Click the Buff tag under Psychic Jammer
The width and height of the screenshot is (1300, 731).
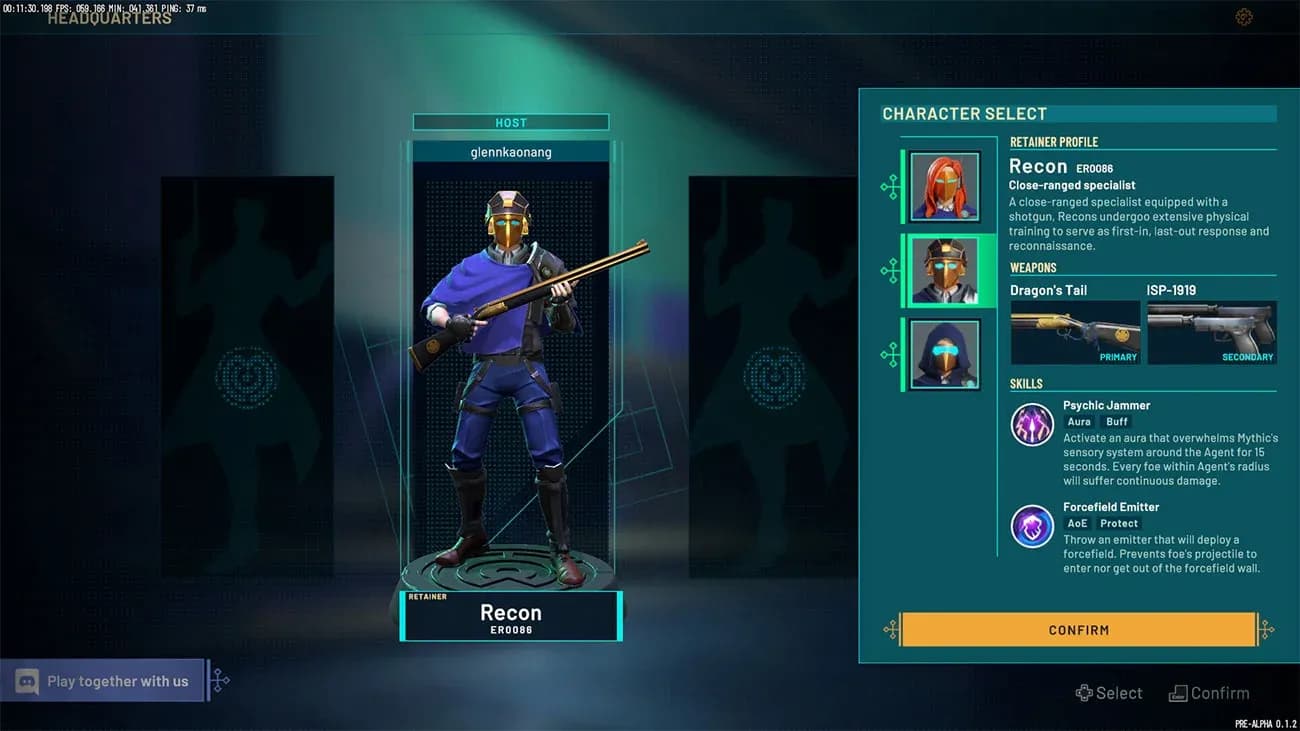[1116, 421]
